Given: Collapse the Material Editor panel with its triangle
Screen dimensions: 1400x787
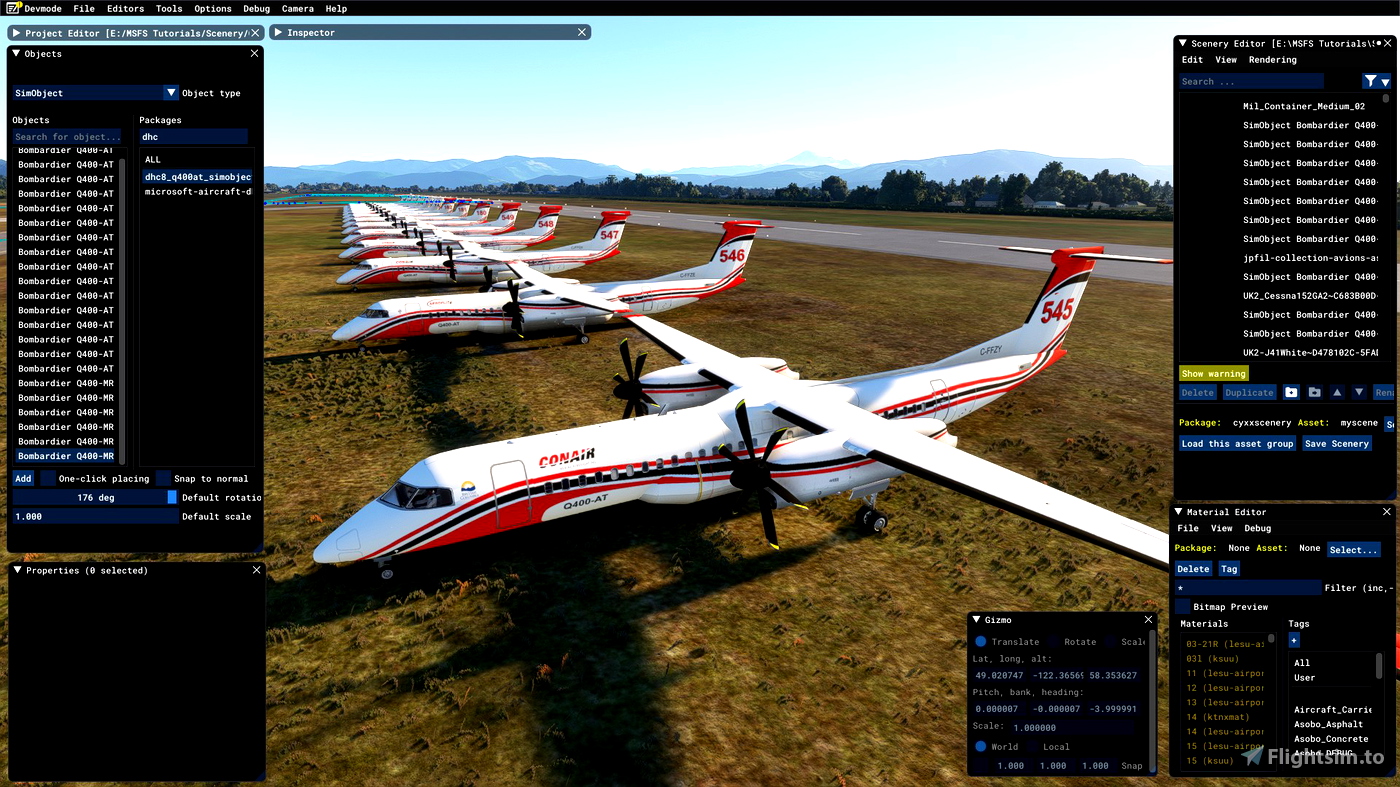Looking at the screenshot, I should pos(1178,511).
